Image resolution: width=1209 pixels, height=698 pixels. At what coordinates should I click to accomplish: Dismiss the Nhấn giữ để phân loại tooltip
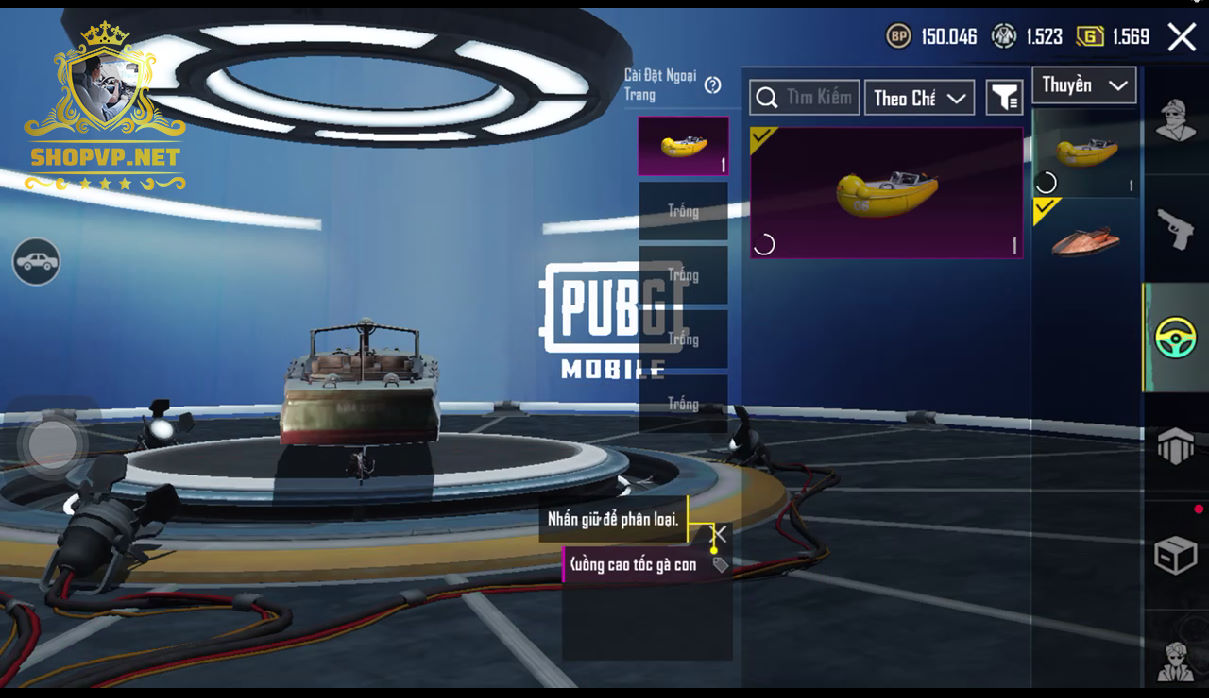point(718,534)
